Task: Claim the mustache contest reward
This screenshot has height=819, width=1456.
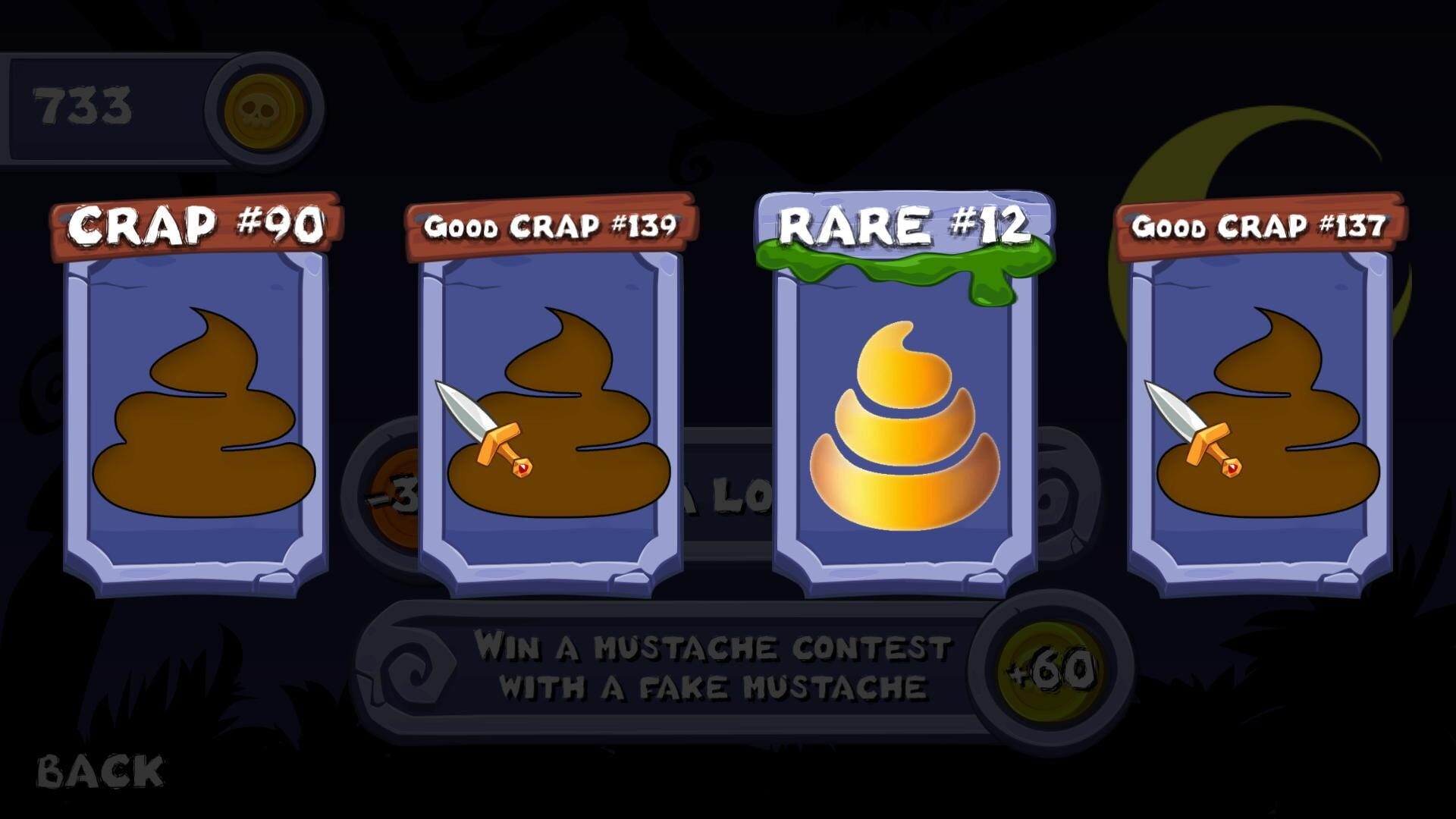Action: [1049, 669]
